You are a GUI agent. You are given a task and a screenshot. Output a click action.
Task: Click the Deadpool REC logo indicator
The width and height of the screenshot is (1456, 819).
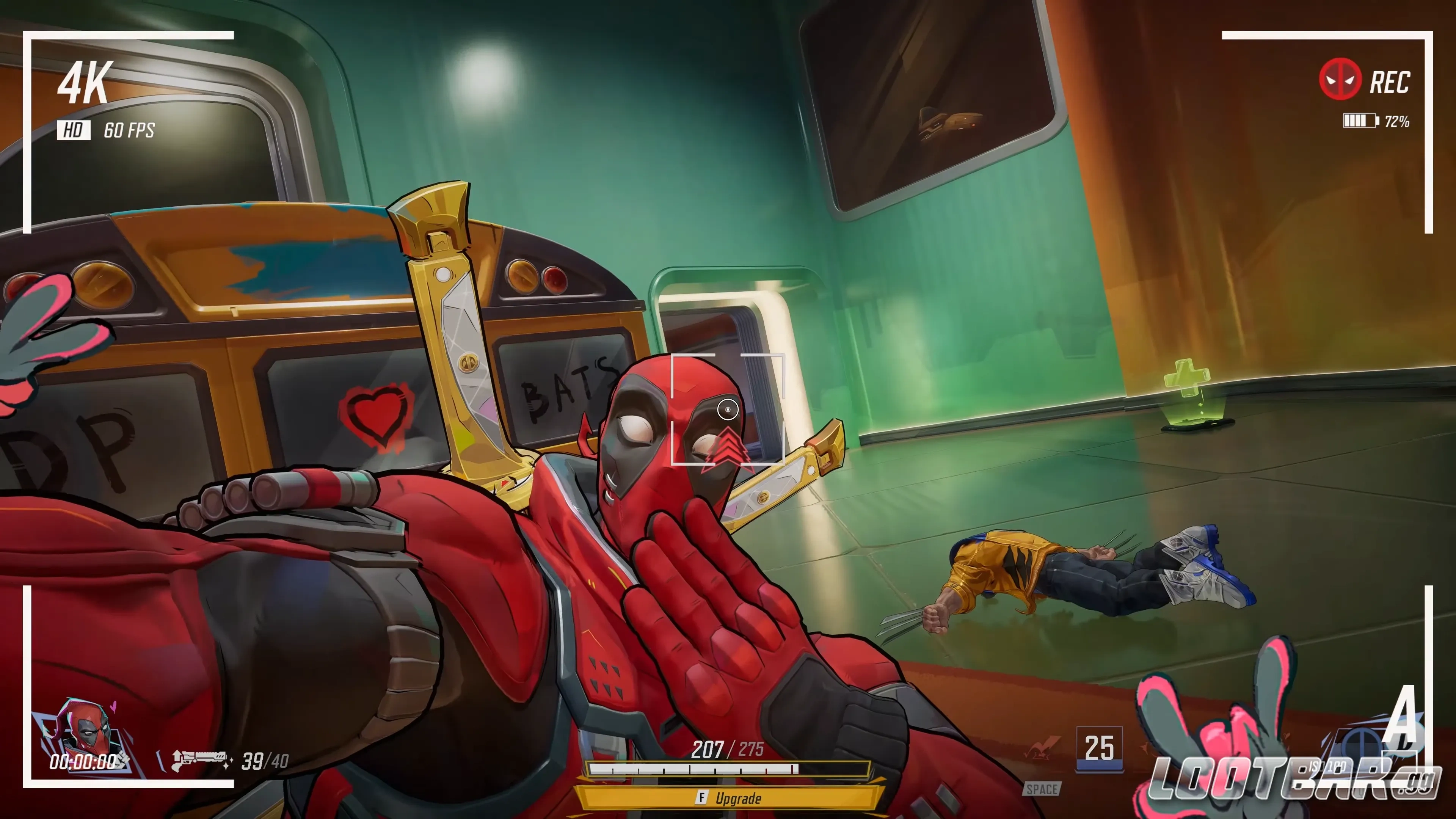(x=1340, y=79)
